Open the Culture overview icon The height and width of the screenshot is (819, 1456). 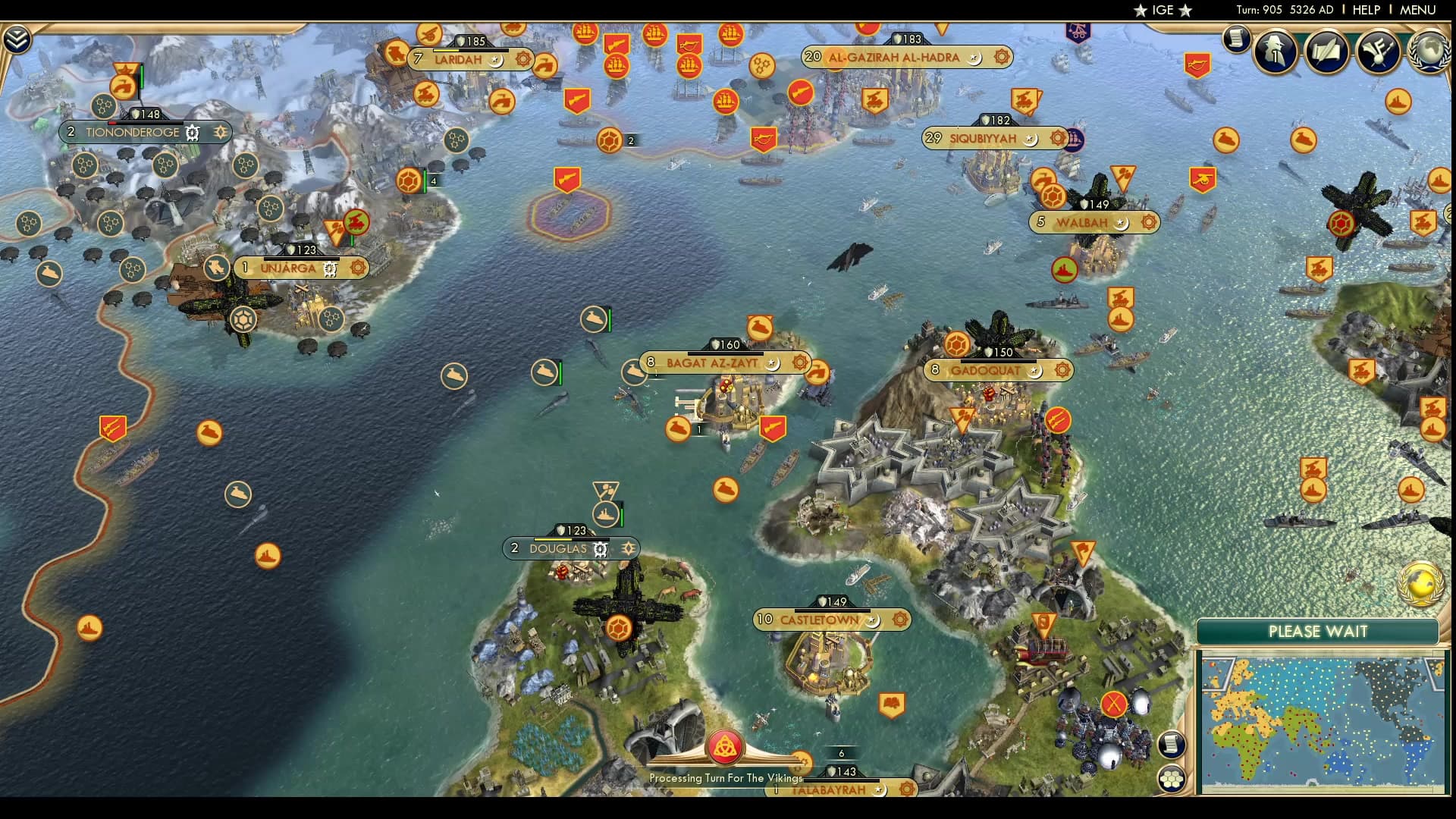tap(1377, 52)
